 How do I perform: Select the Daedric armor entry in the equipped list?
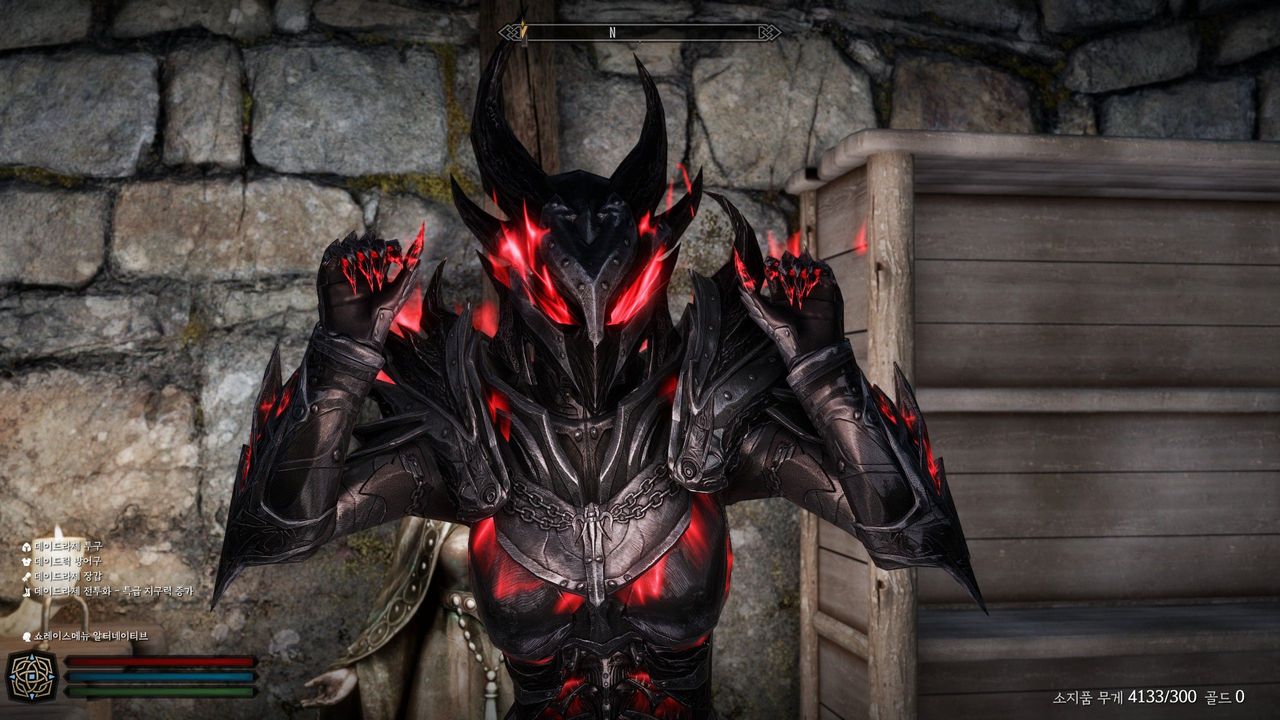(x=67, y=561)
